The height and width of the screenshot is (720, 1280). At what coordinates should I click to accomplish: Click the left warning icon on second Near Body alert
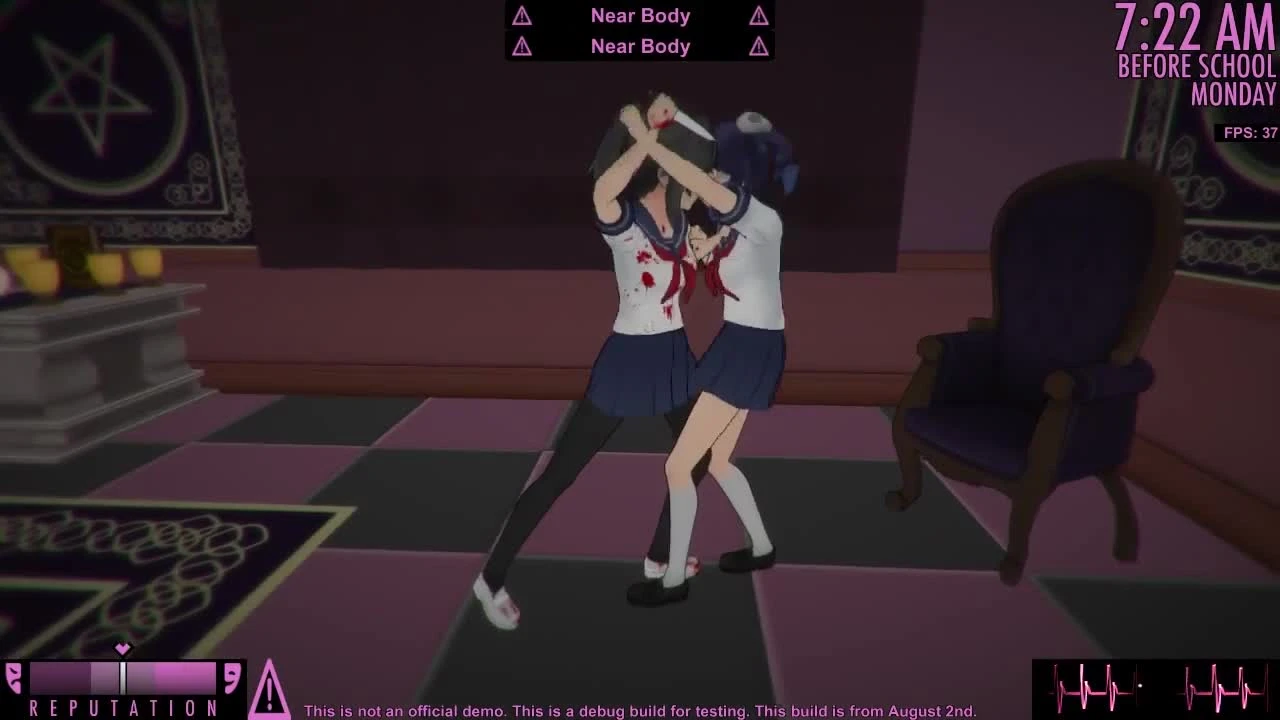521,46
